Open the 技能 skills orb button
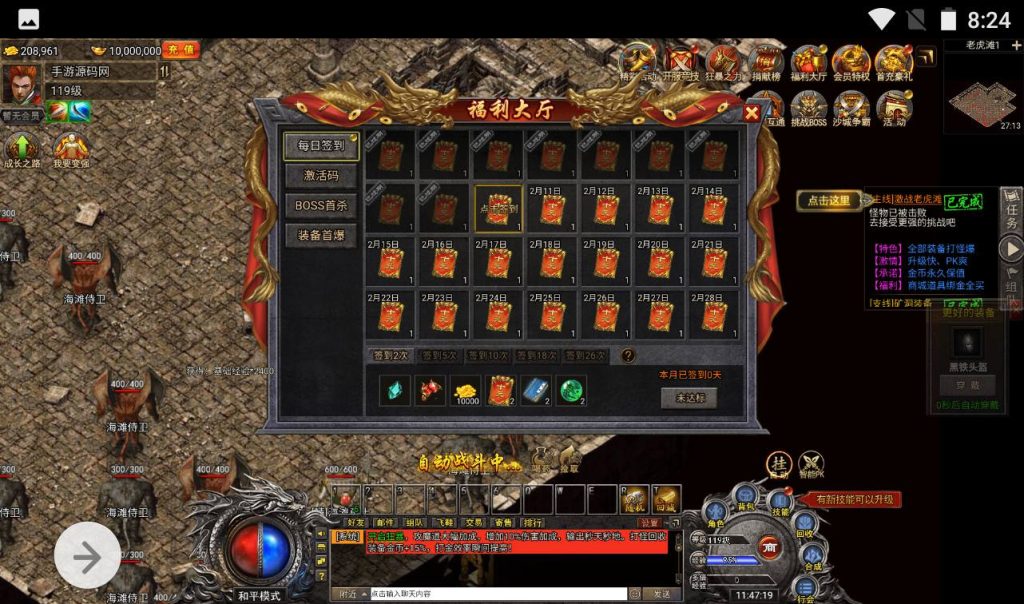The width and height of the screenshot is (1024, 604). (780, 504)
